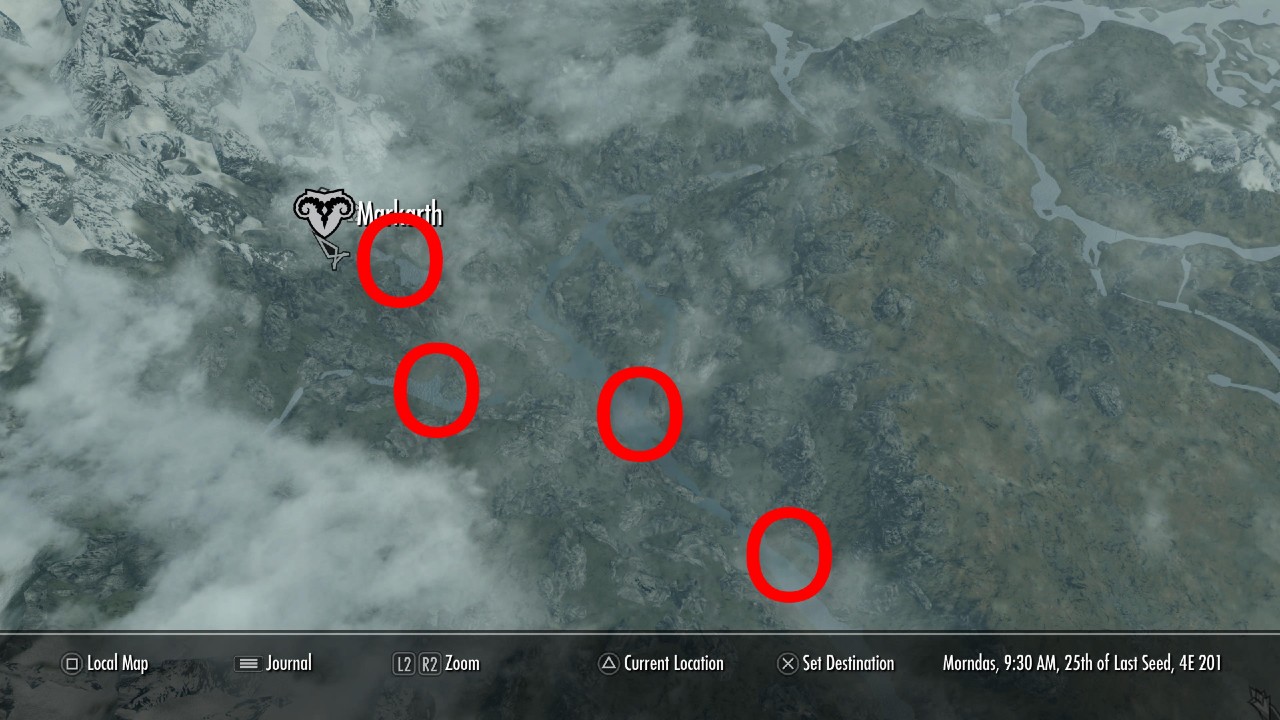Select the Markarth city marker icon

[x=325, y=210]
